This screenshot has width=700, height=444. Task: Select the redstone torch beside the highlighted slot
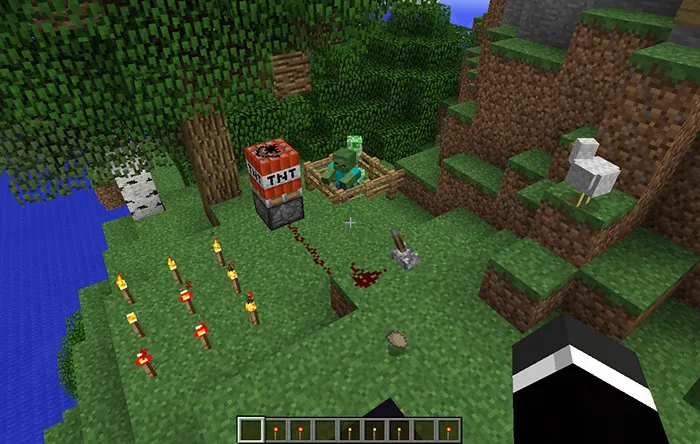coord(276,430)
